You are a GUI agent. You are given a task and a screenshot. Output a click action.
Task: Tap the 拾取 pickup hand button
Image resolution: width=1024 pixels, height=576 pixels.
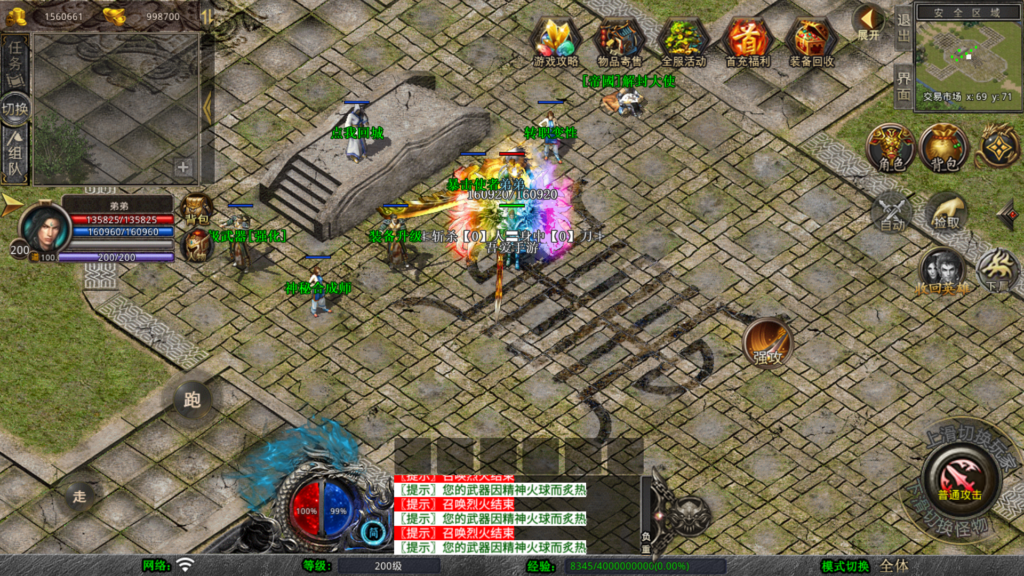pos(945,212)
